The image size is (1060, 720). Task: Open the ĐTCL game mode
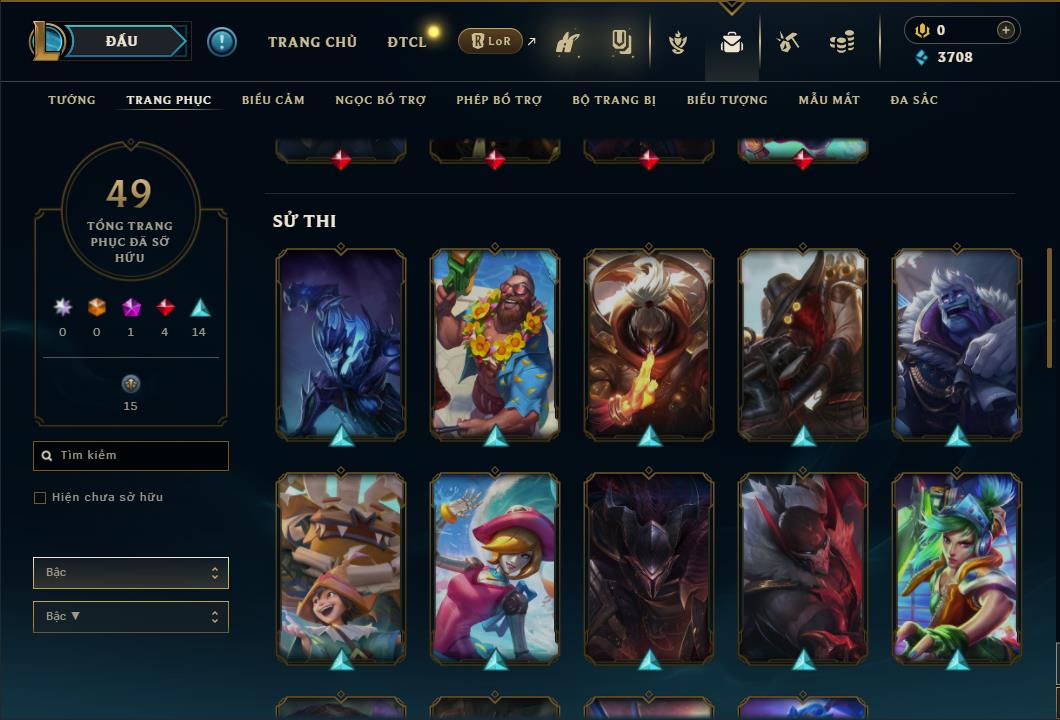(x=407, y=42)
